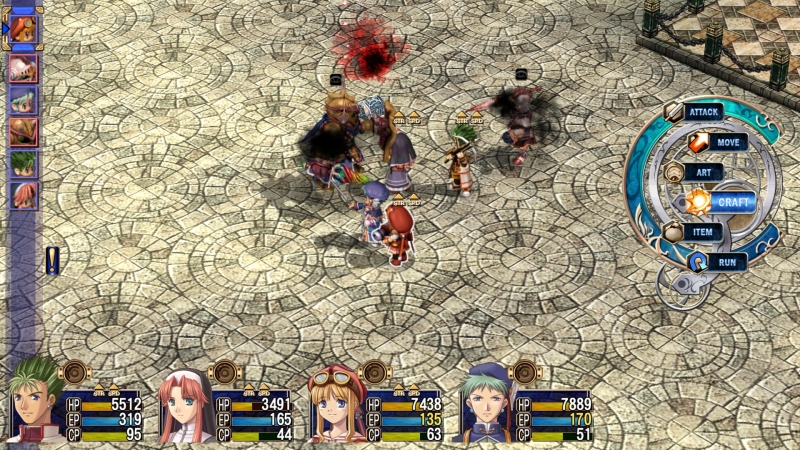Image resolution: width=800 pixels, height=450 pixels.
Task: Pick the highlighted Craft command
Action: coord(733,202)
